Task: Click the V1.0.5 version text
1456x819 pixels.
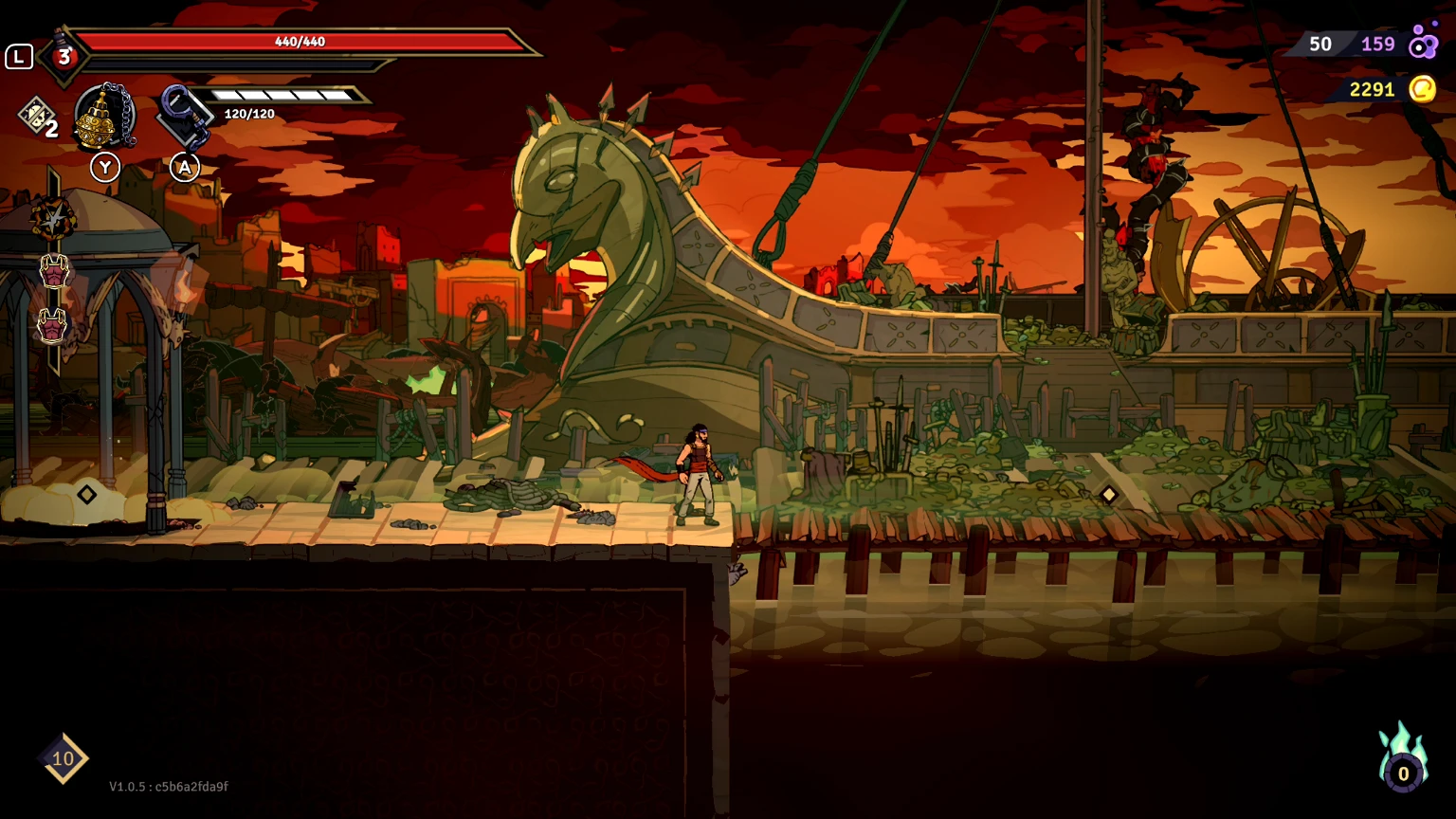Action: click(167, 787)
